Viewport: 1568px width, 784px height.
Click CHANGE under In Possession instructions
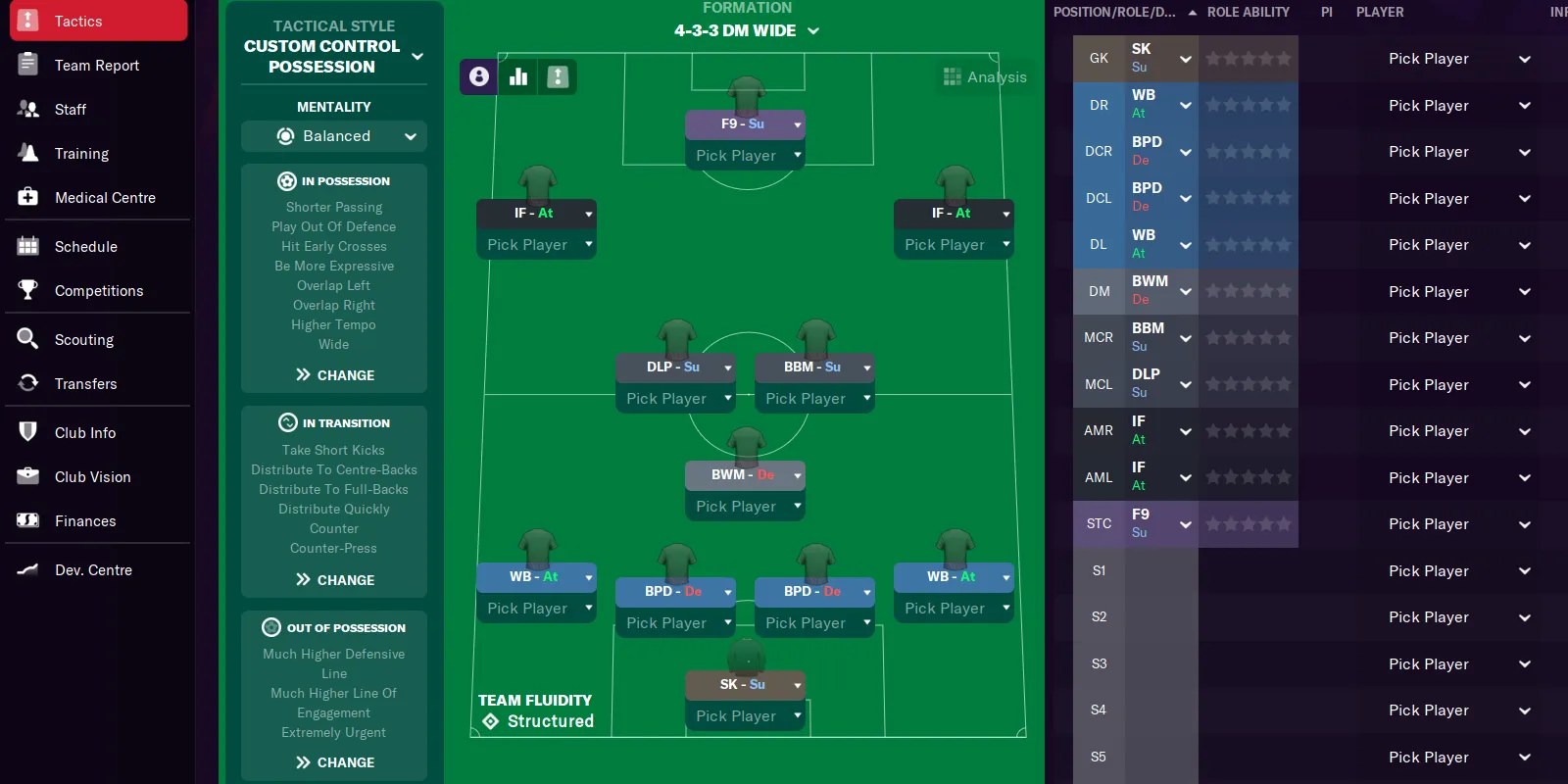333,375
